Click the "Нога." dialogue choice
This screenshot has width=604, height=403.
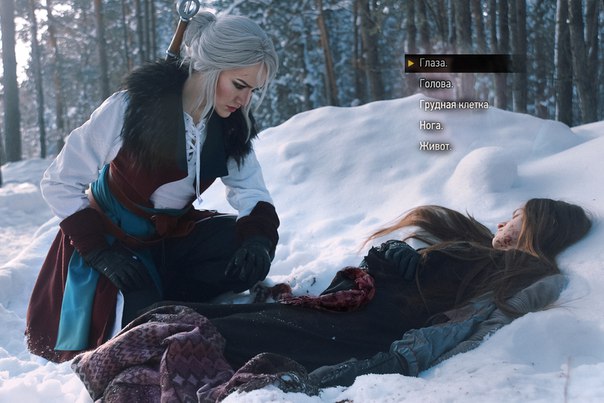point(432,125)
